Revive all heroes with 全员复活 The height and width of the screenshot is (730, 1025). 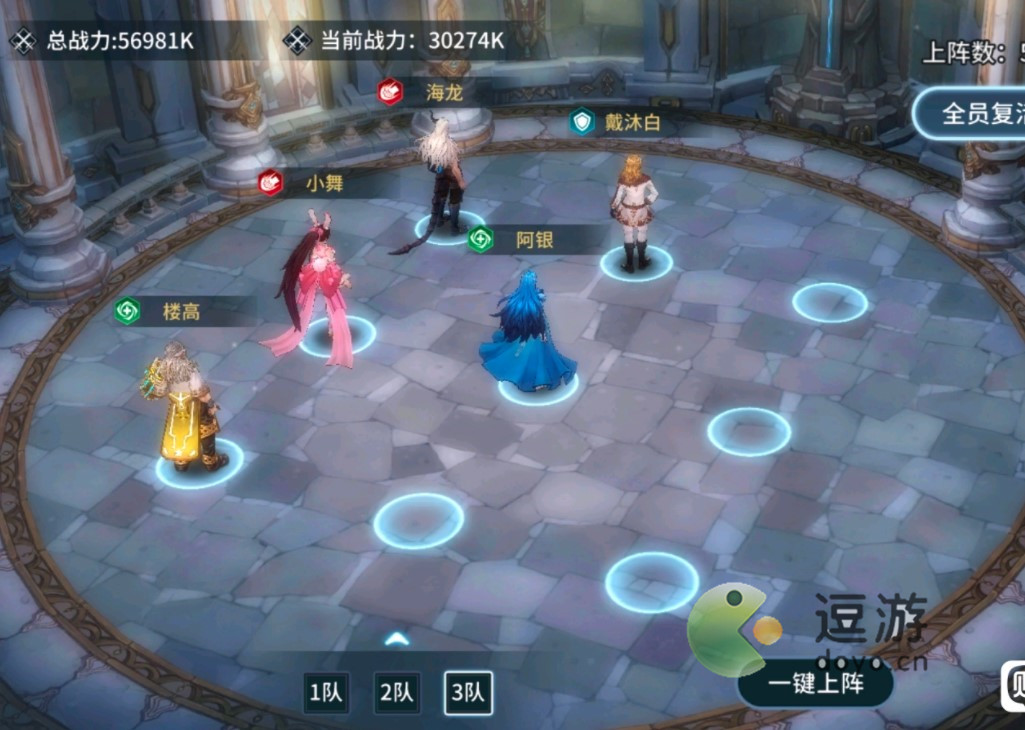click(x=976, y=112)
